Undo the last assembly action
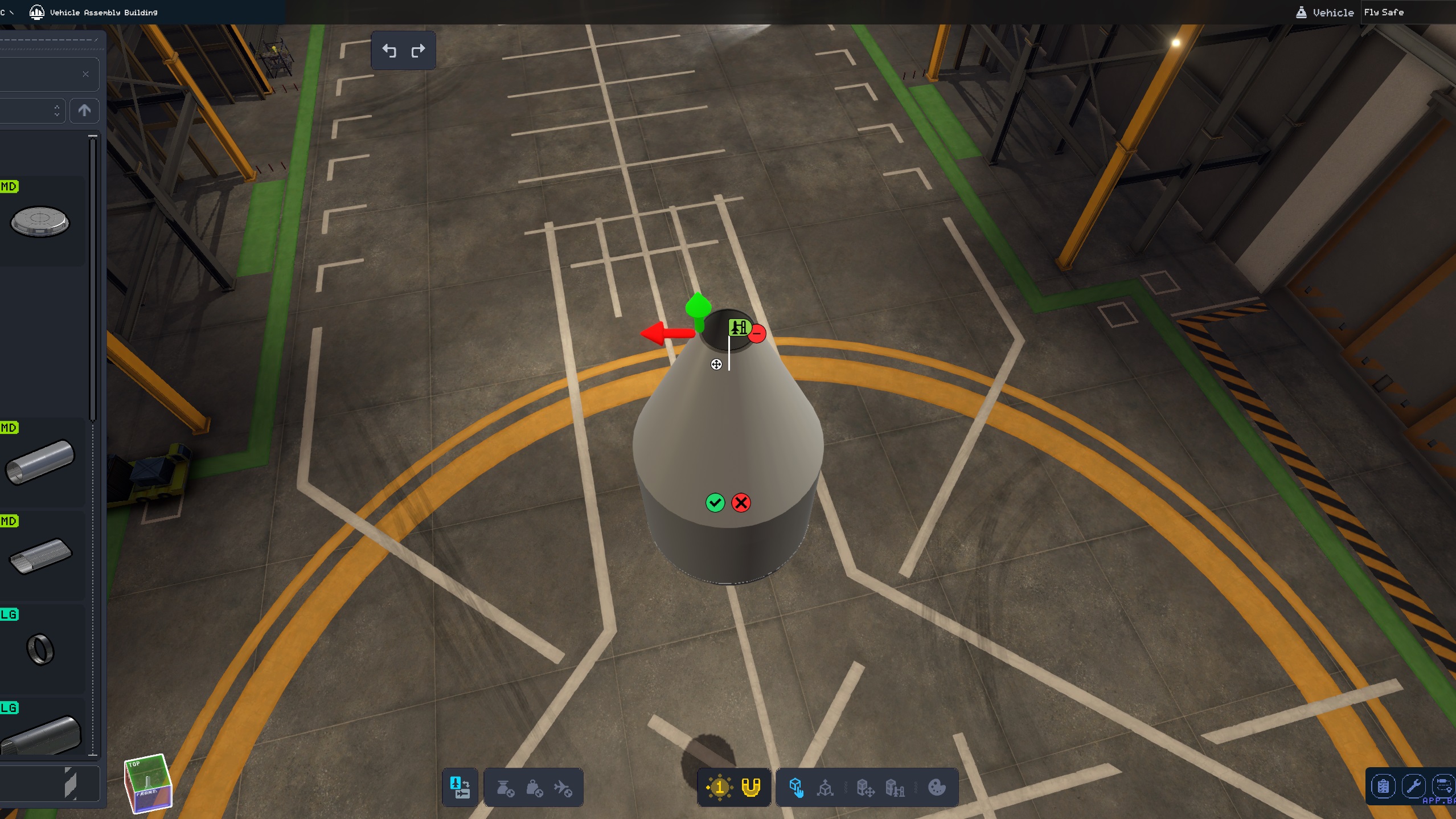The width and height of the screenshot is (1456, 819). 389,51
